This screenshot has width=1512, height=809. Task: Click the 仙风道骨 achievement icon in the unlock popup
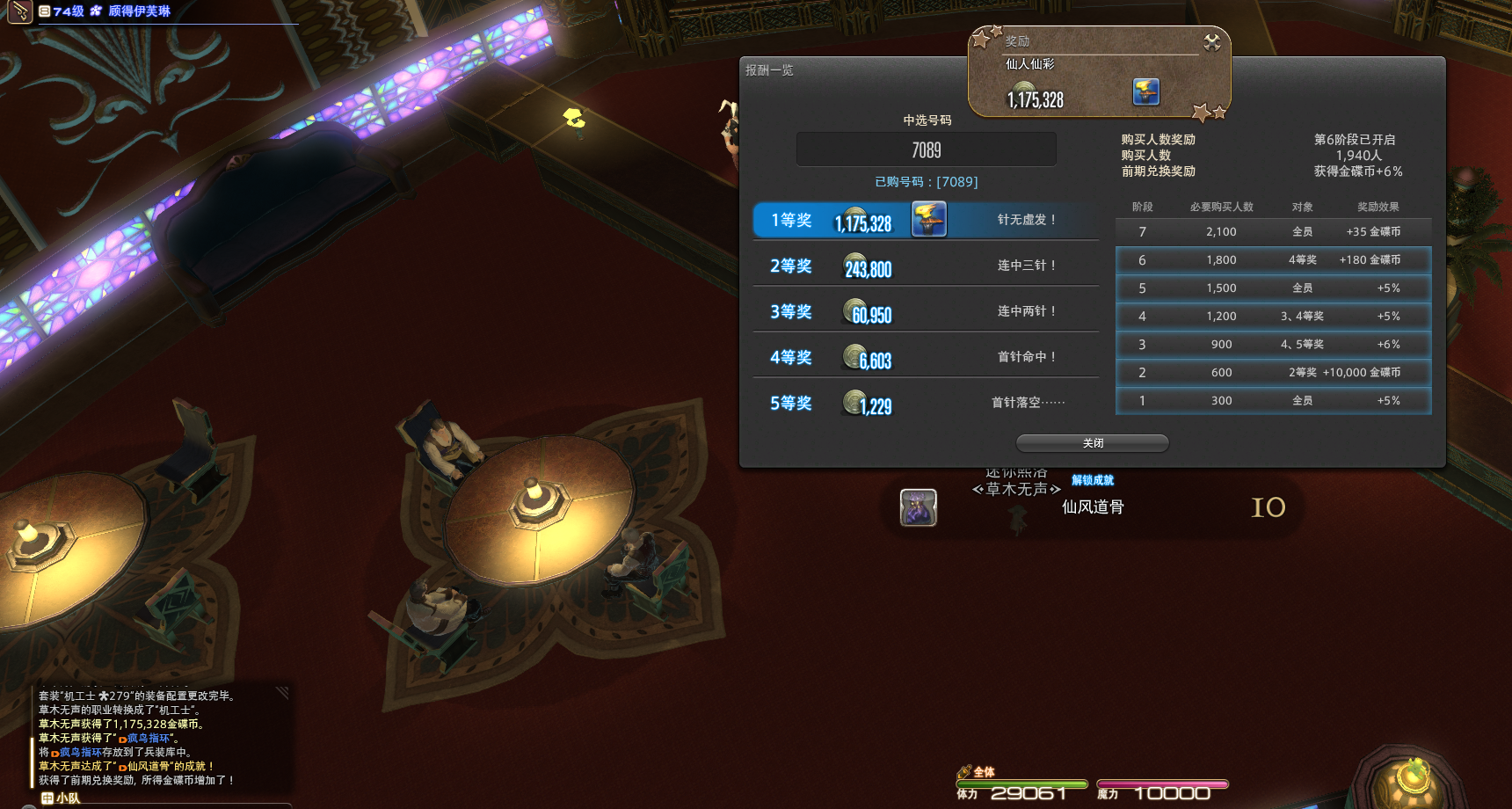[x=918, y=507]
